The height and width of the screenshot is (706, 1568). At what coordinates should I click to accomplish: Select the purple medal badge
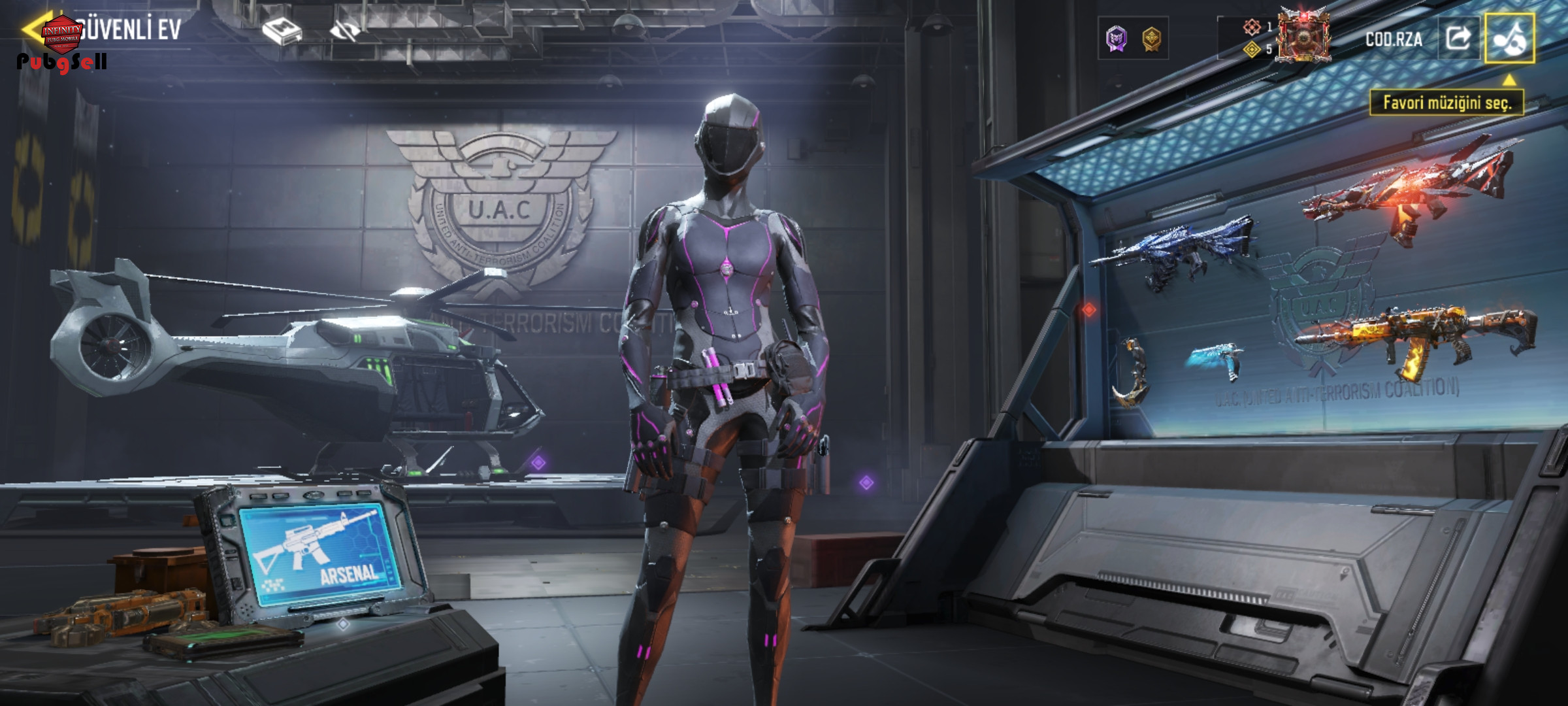[x=1117, y=39]
